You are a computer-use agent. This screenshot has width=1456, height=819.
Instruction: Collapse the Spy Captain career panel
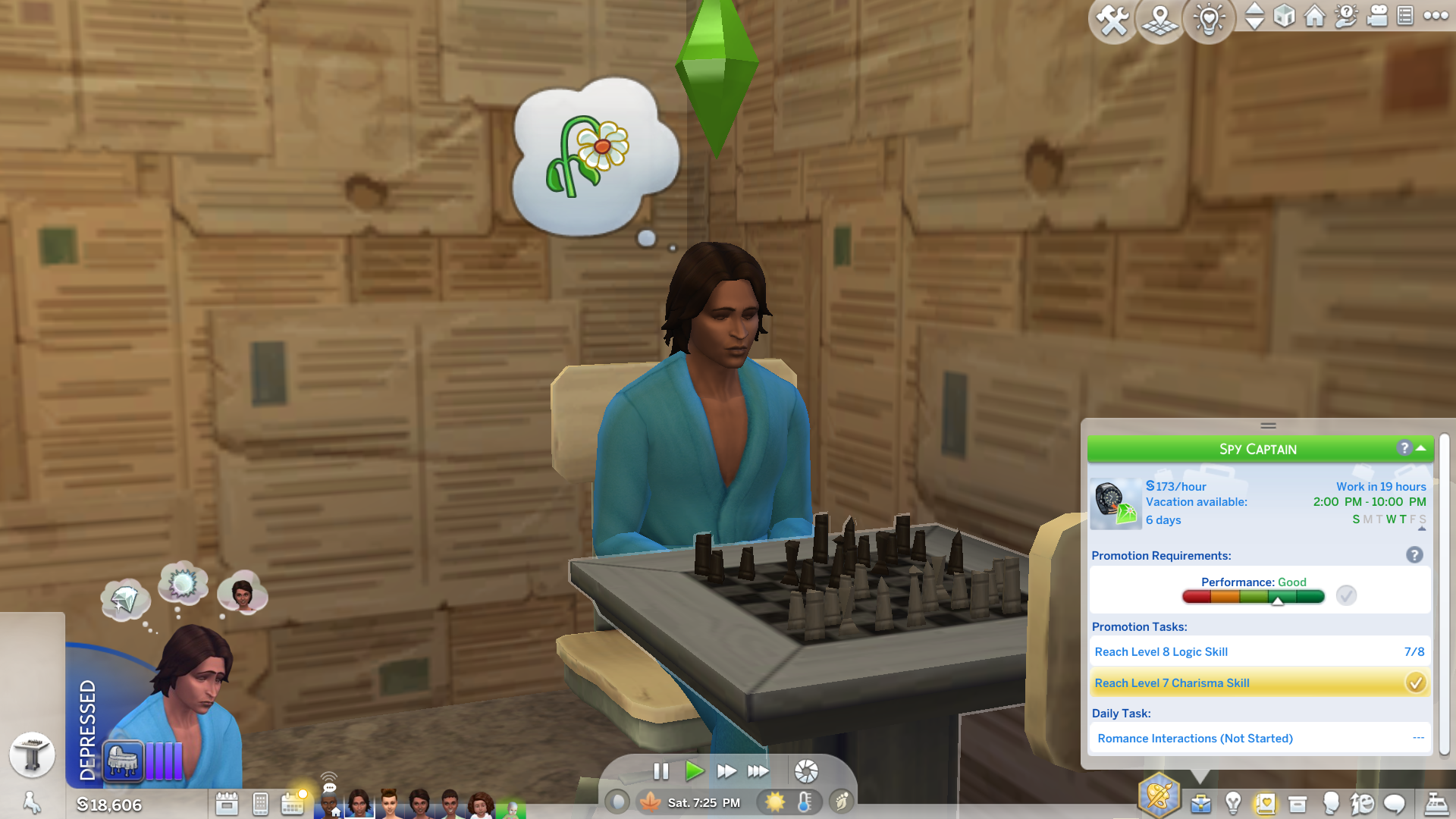pos(1421,448)
